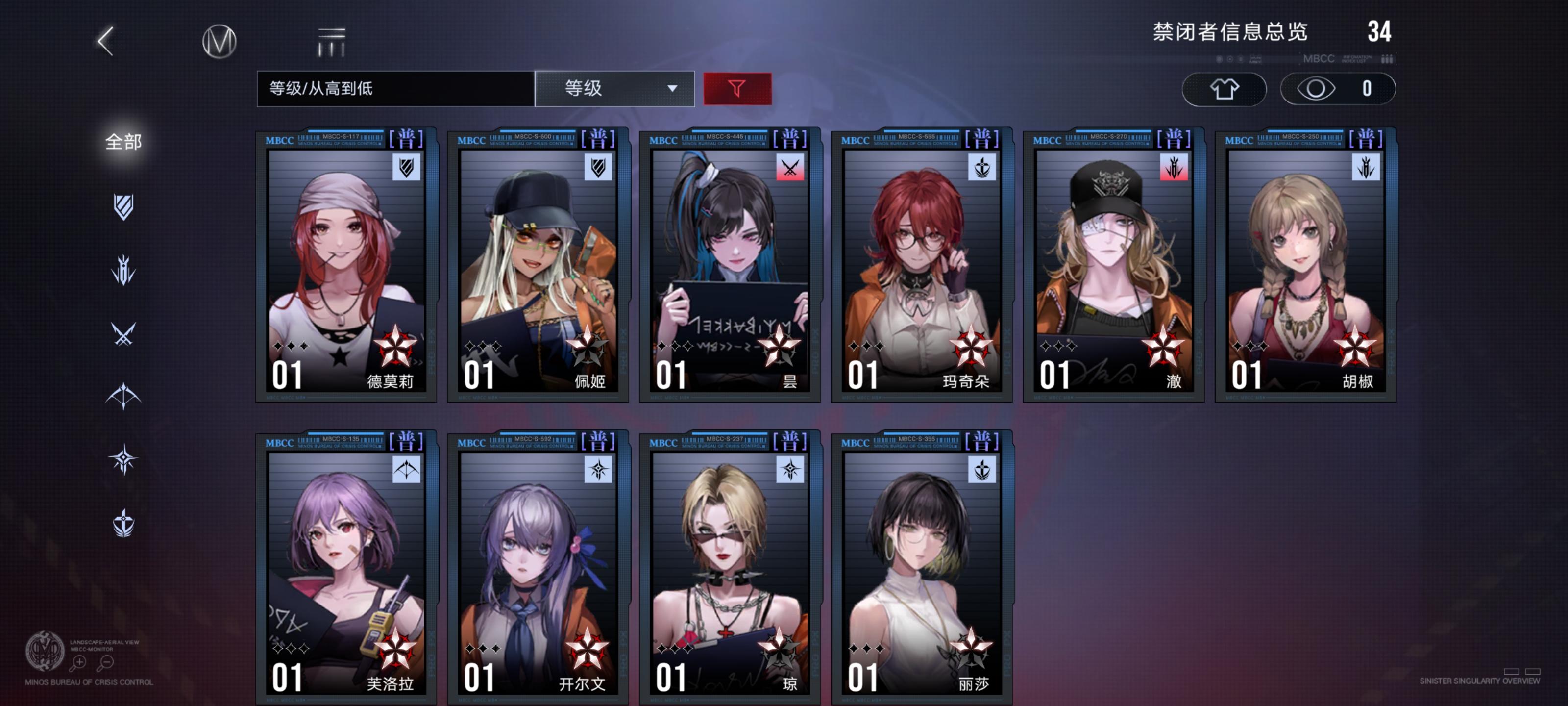Open the red filter funnel icon
This screenshot has height=706, width=1568.
point(736,89)
